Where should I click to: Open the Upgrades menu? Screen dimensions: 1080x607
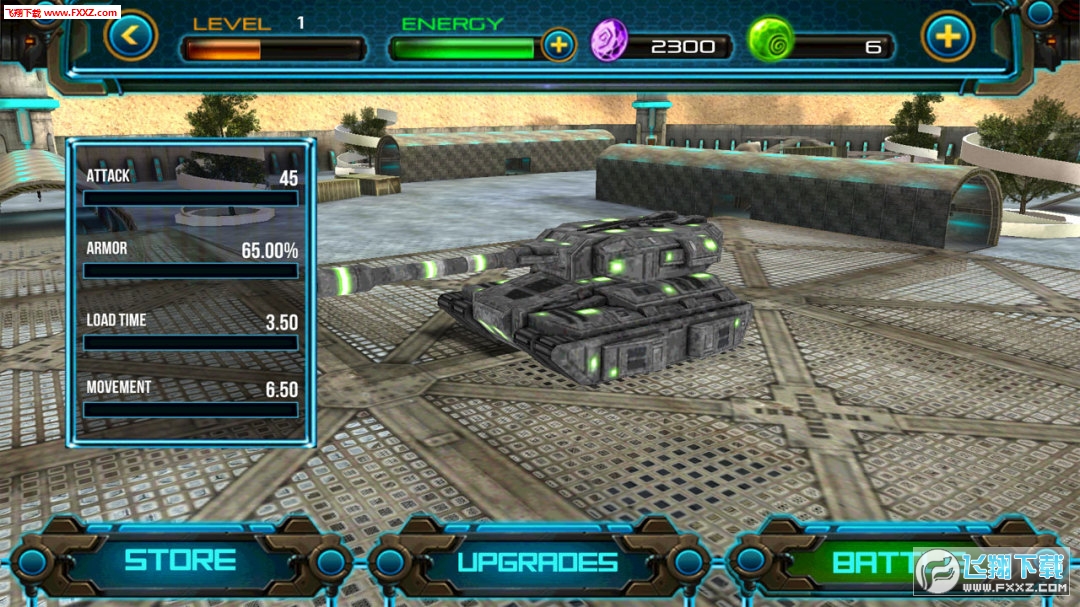pos(538,562)
